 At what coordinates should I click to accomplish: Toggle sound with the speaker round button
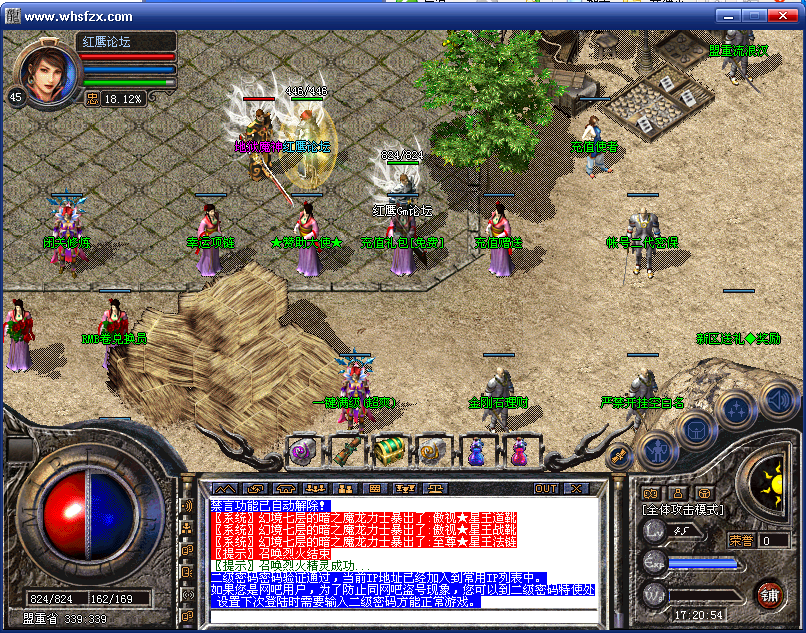click(779, 400)
